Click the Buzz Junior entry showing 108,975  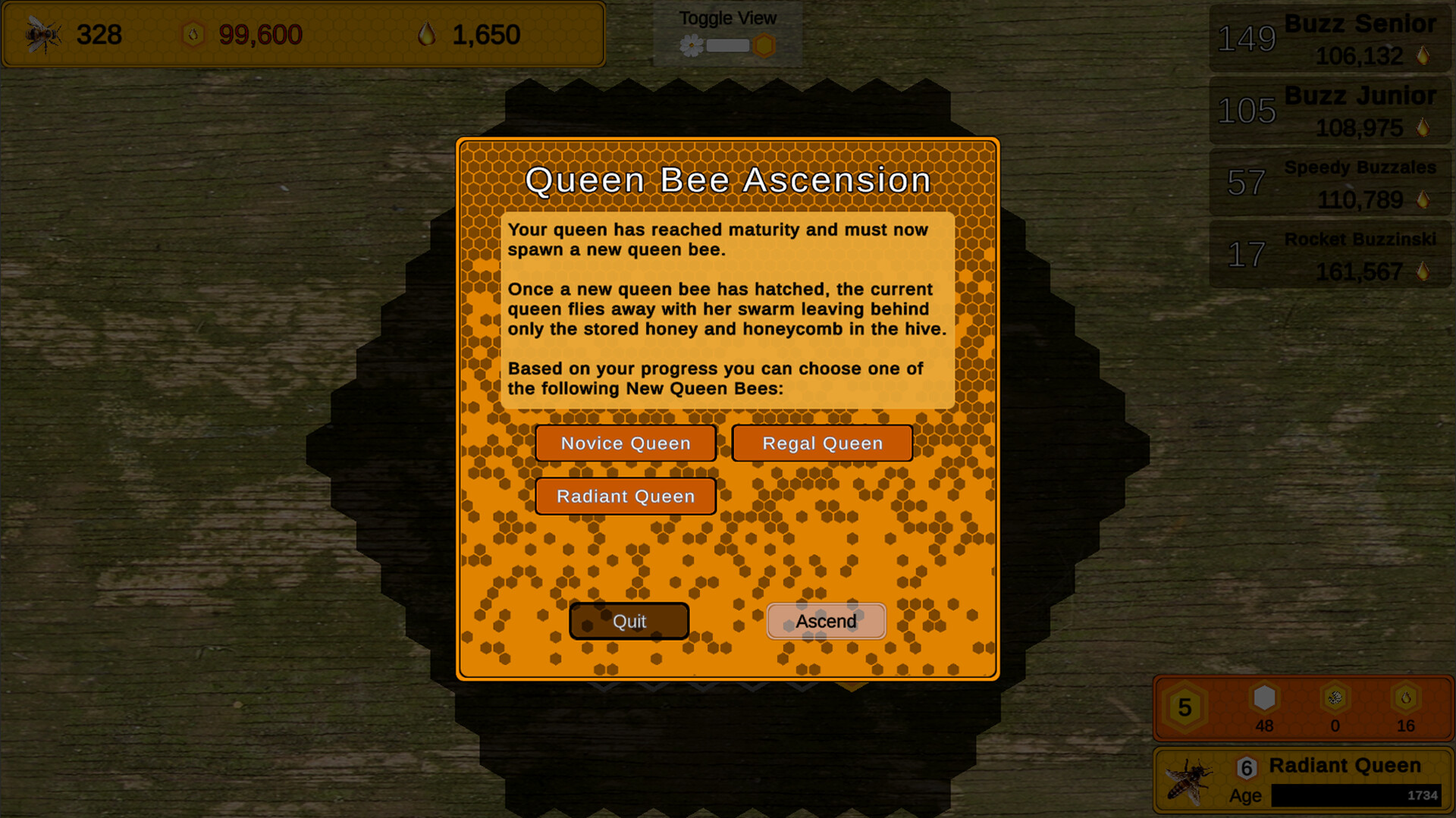click(x=1329, y=110)
